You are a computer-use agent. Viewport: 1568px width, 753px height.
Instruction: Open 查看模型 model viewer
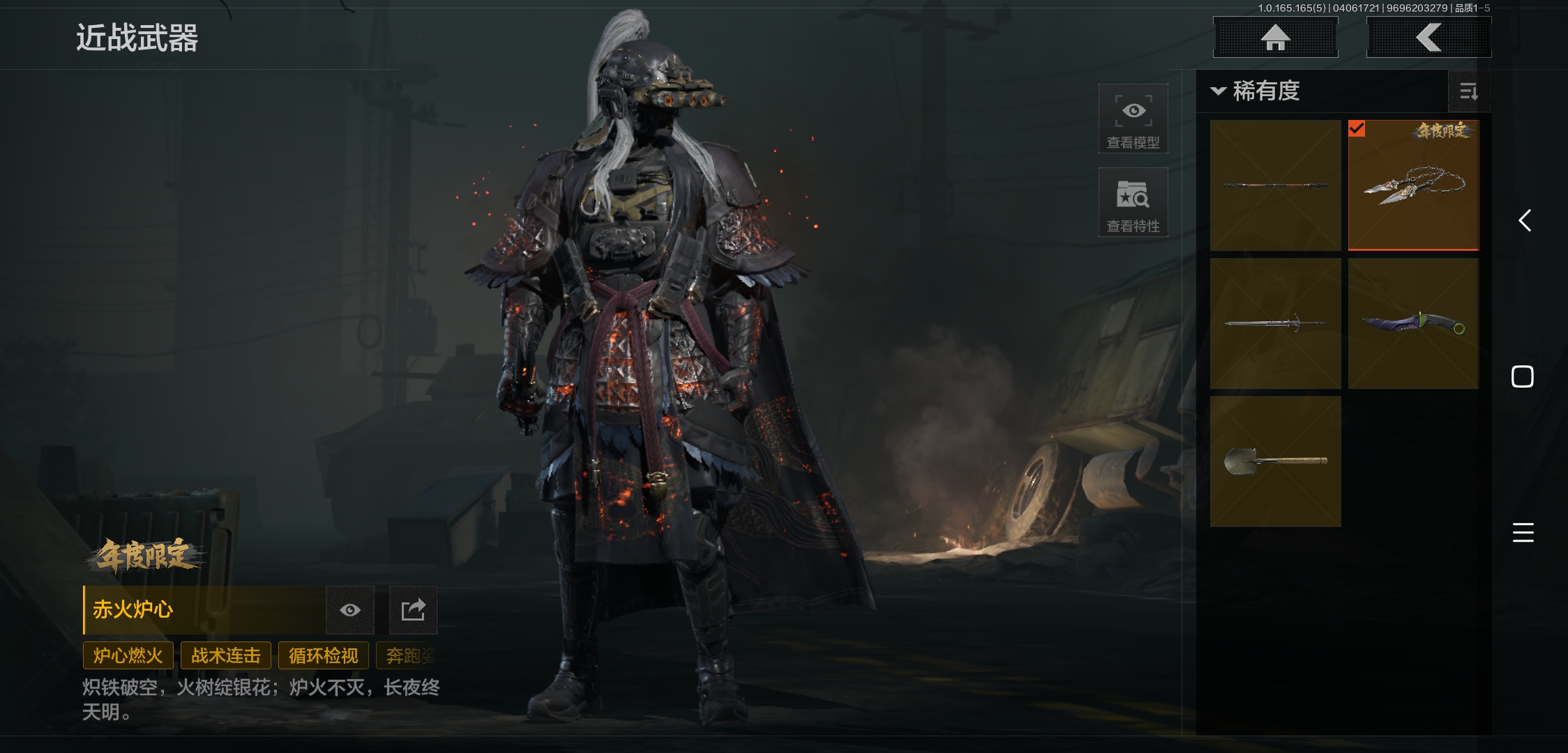(x=1133, y=119)
